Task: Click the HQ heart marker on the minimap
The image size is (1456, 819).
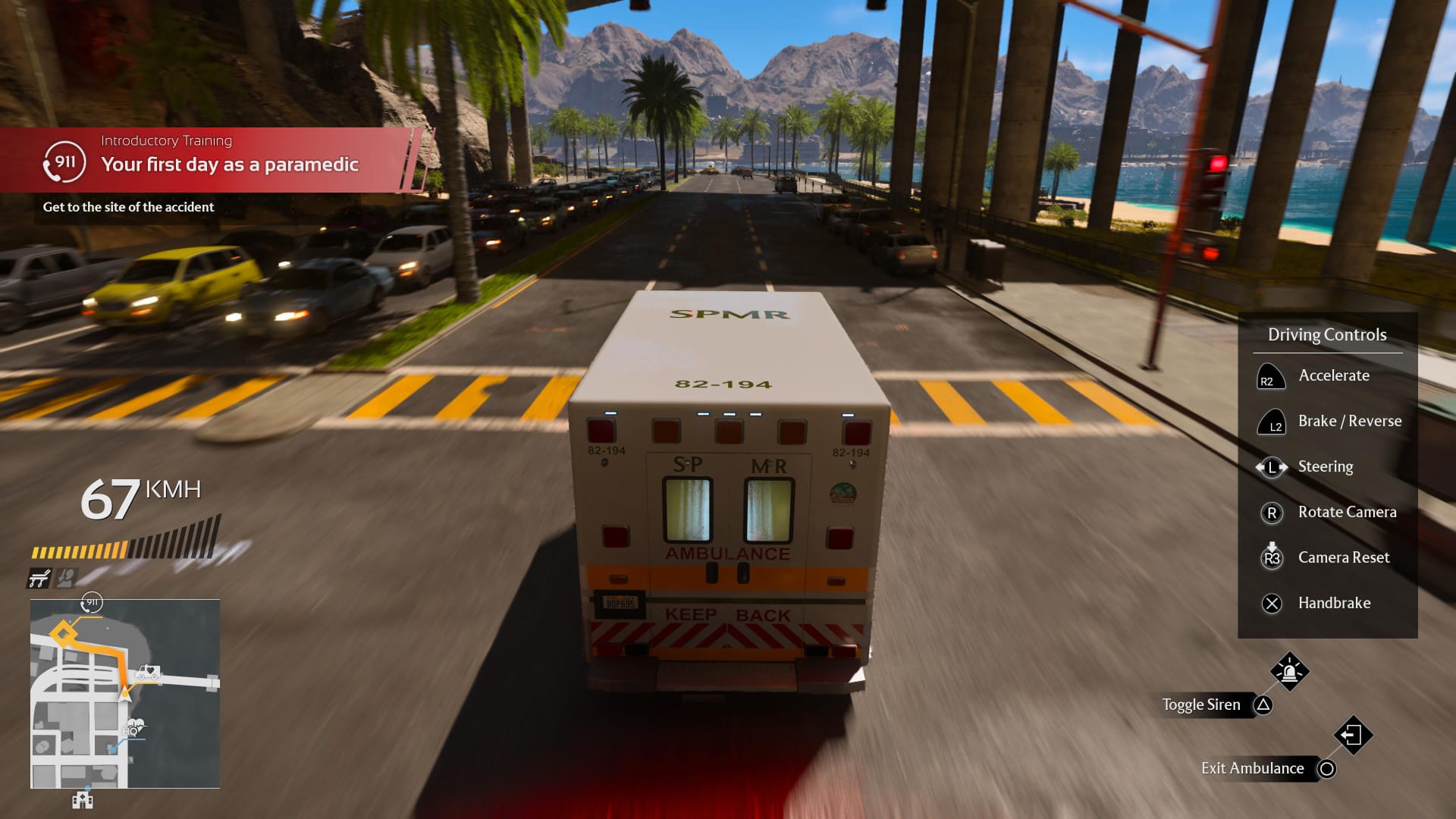Action: [x=134, y=727]
